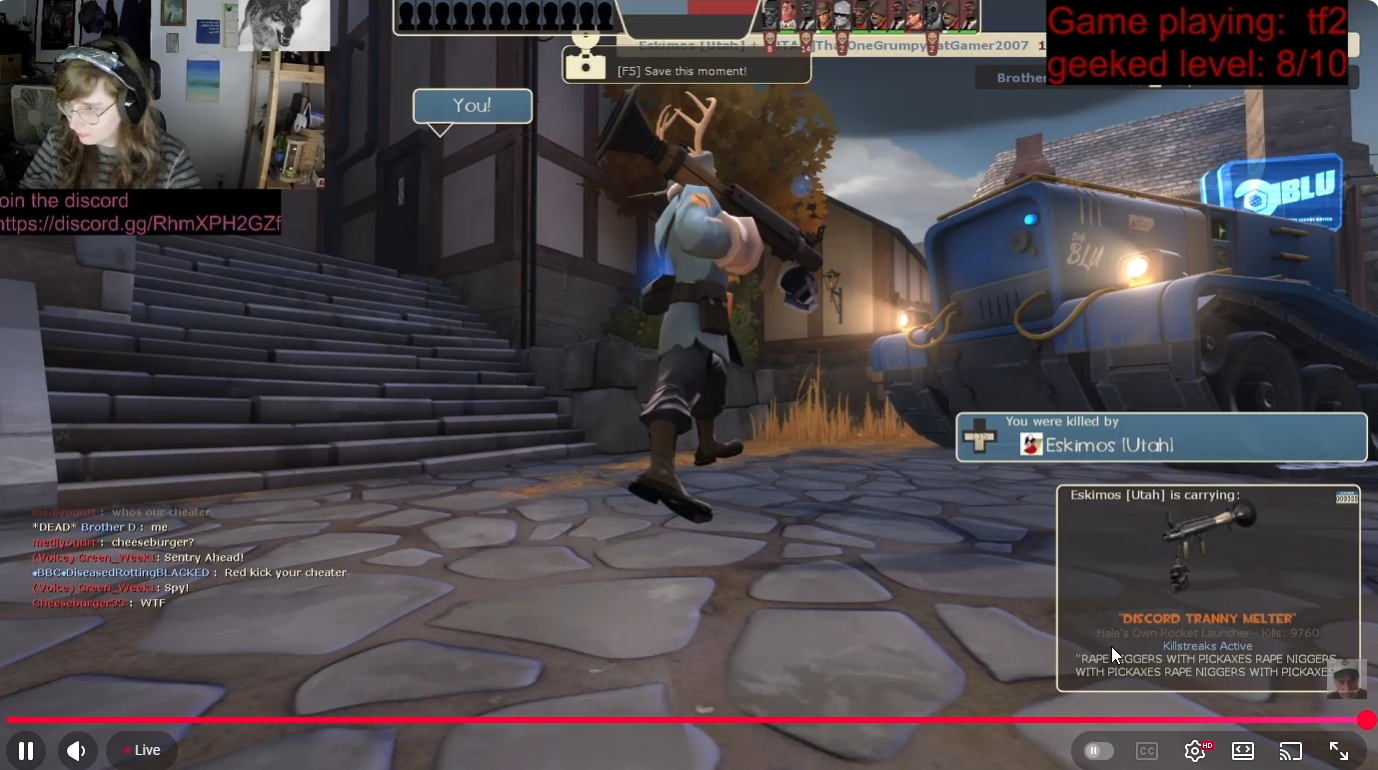Pause the live stream video
Image resolution: width=1378 pixels, height=770 pixels.
26,750
